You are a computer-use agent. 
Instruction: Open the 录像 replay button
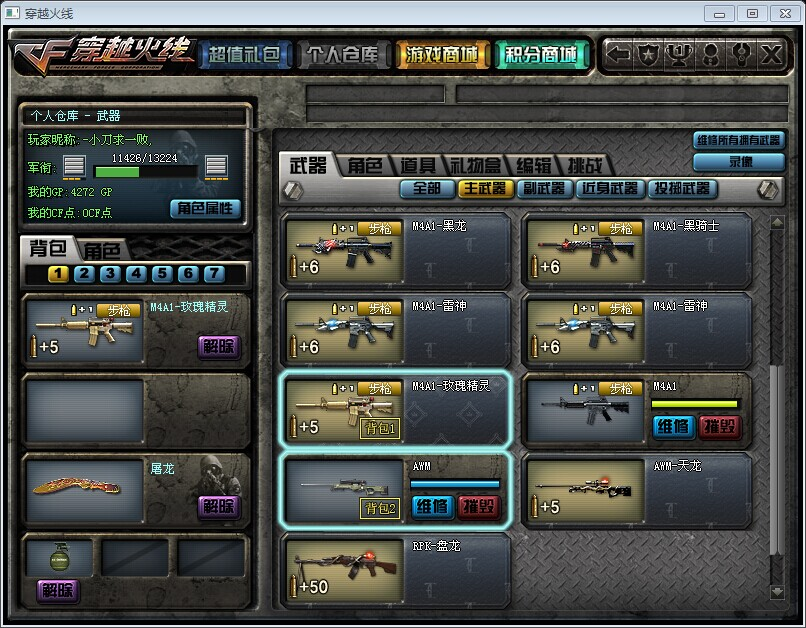(x=739, y=161)
